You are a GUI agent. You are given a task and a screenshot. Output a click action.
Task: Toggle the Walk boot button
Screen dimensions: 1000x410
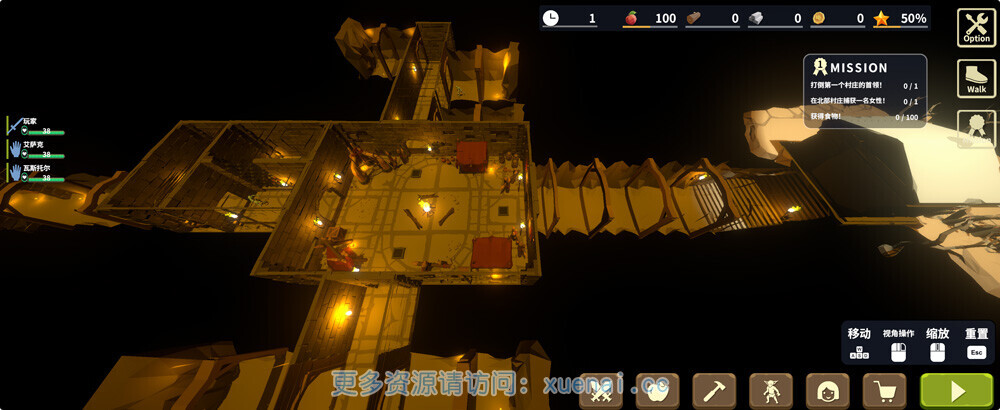pos(975,78)
